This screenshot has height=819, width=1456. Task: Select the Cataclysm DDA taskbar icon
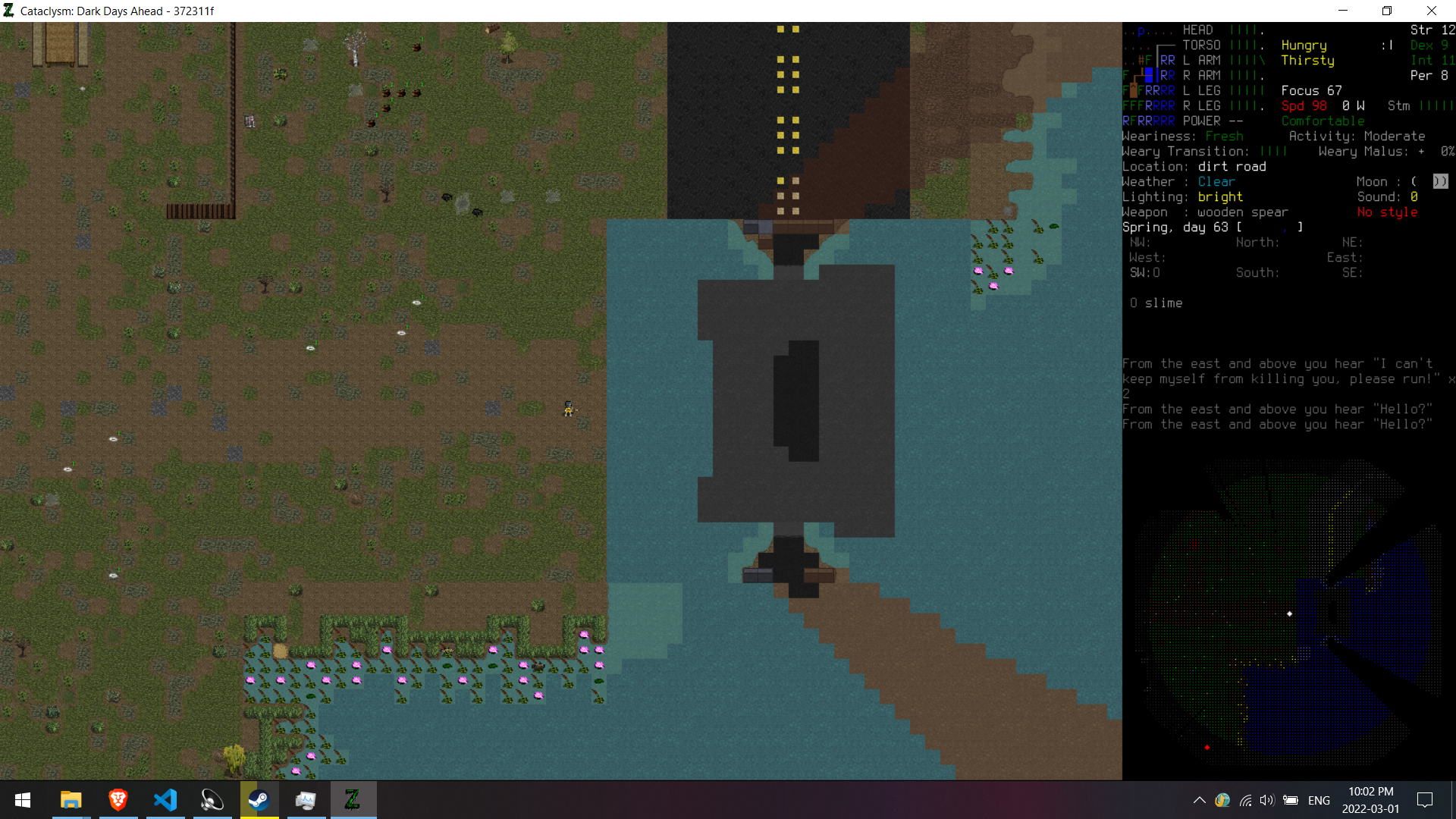353,799
